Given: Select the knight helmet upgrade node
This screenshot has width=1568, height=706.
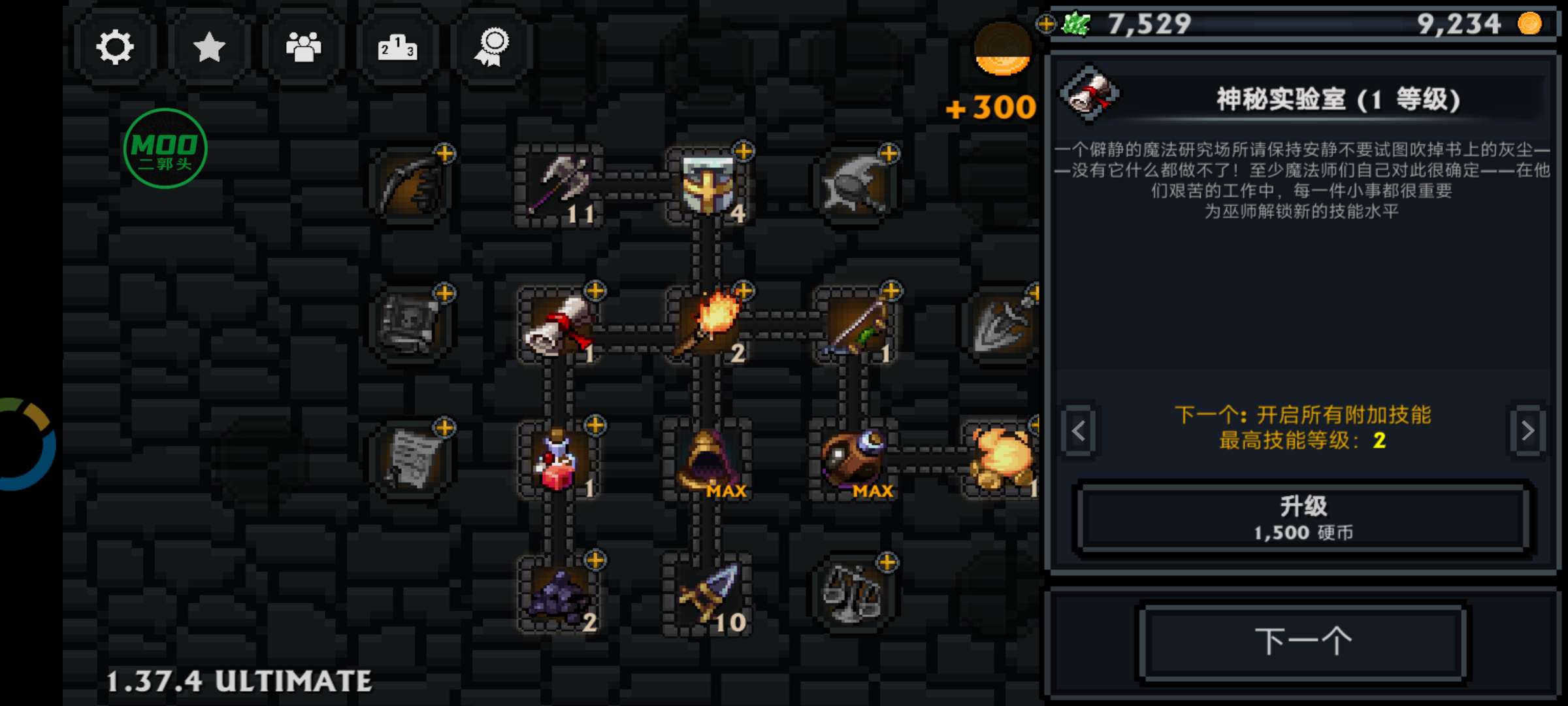Looking at the screenshot, I should pos(708,186).
